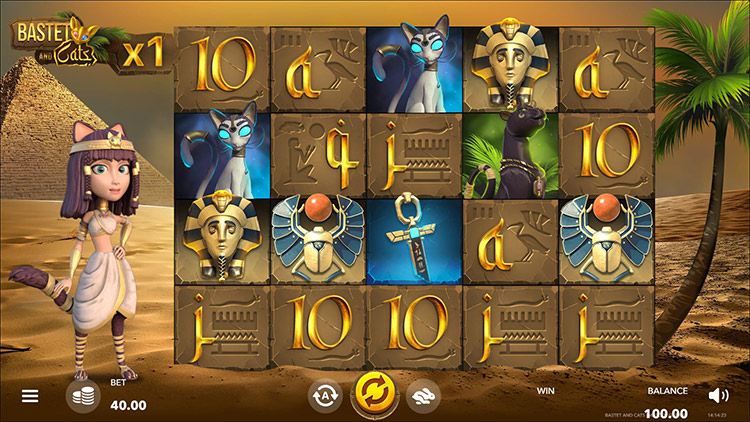Mute the sound with the speaker icon

[718, 395]
